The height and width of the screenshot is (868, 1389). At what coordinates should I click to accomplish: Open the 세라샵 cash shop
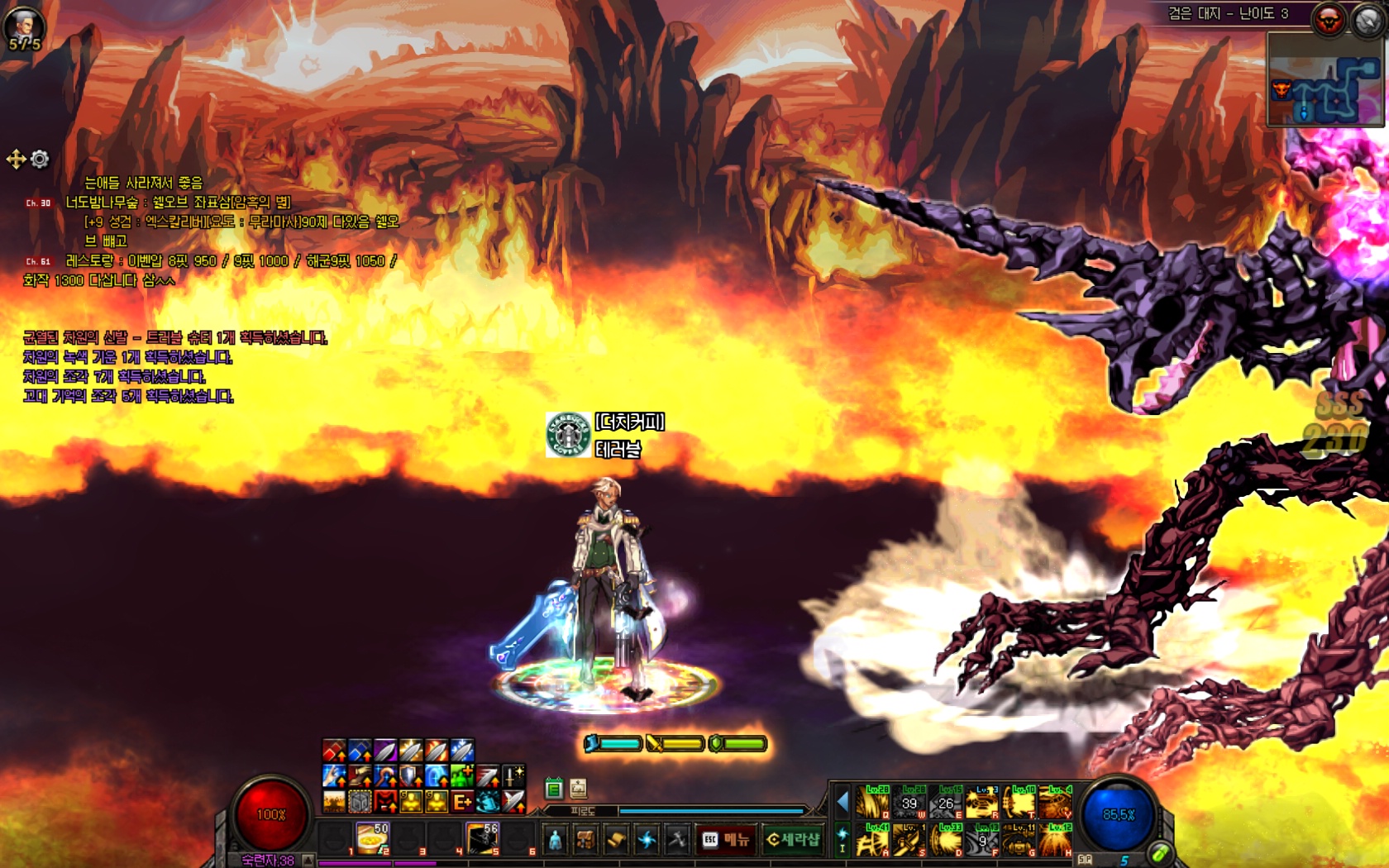[x=793, y=840]
